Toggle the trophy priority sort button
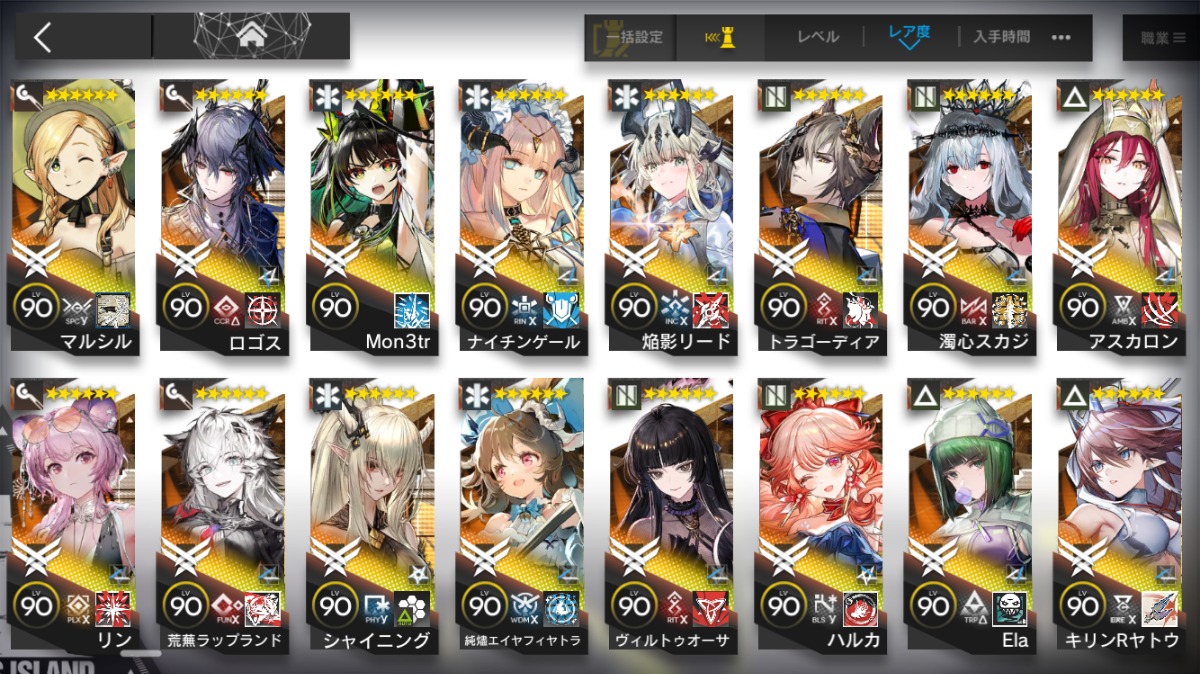The height and width of the screenshot is (674, 1200). (720, 37)
